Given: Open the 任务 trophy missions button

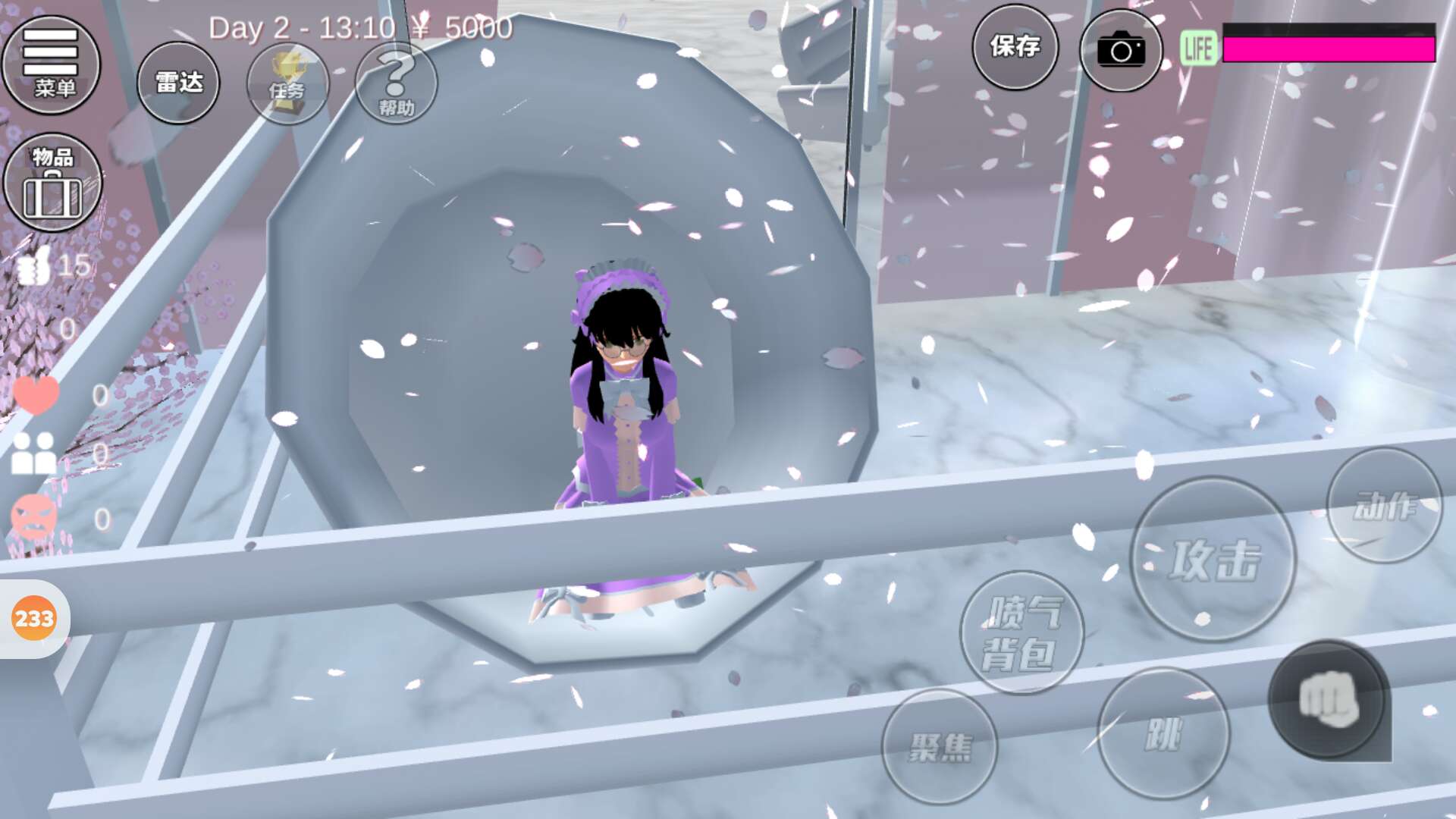Looking at the screenshot, I should pos(287,84).
